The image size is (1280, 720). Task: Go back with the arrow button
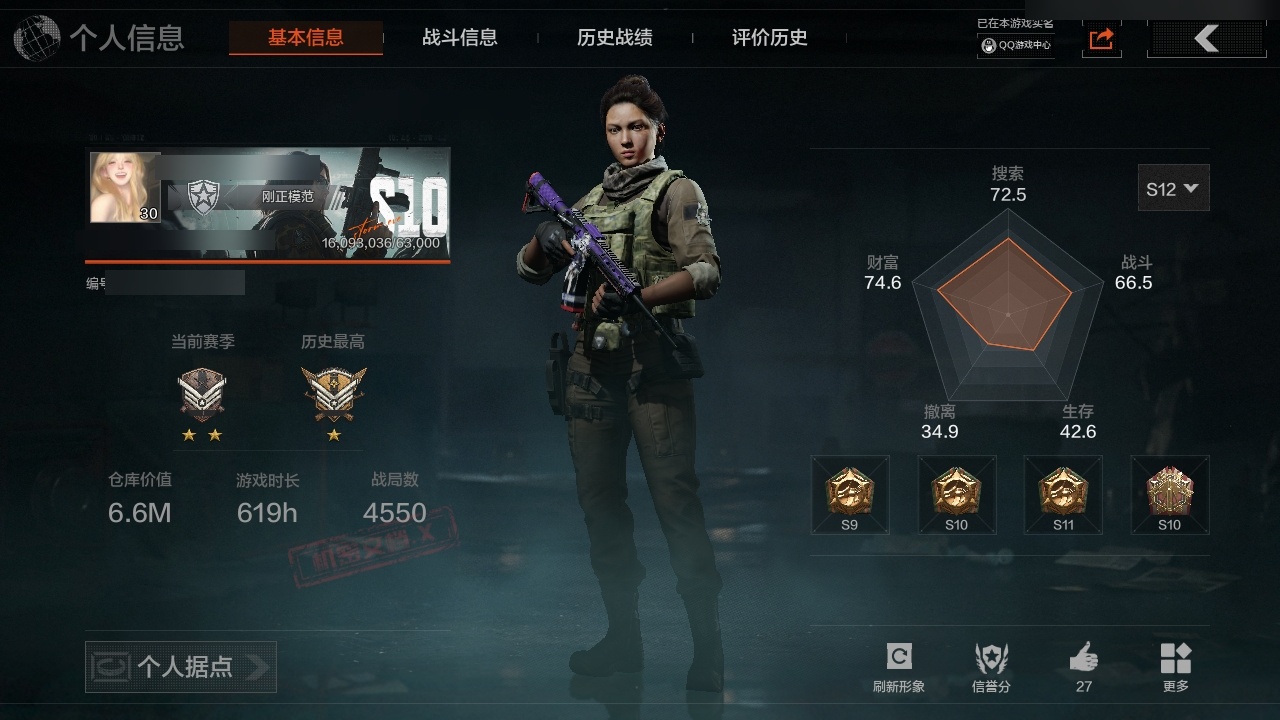[x=1206, y=39]
